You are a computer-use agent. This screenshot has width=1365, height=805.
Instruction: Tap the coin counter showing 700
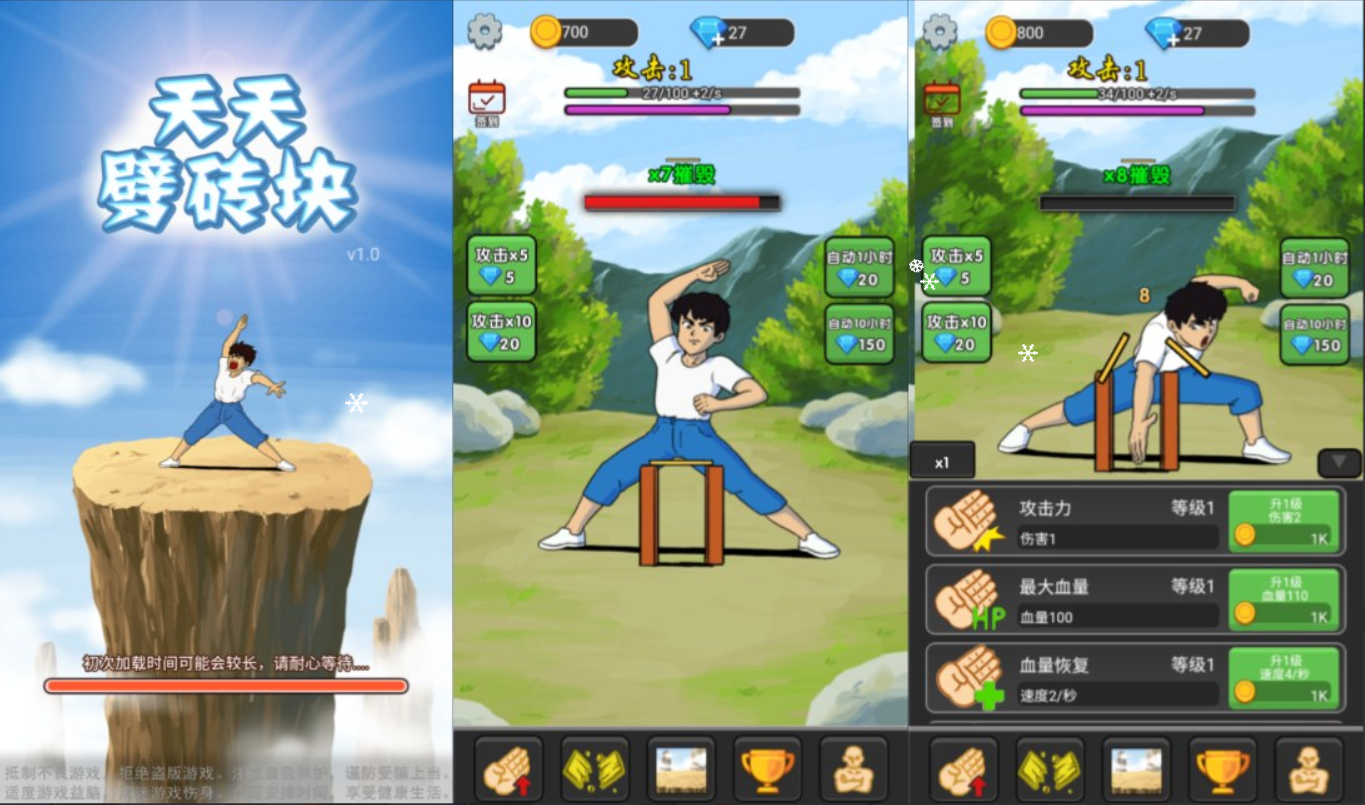point(580,31)
